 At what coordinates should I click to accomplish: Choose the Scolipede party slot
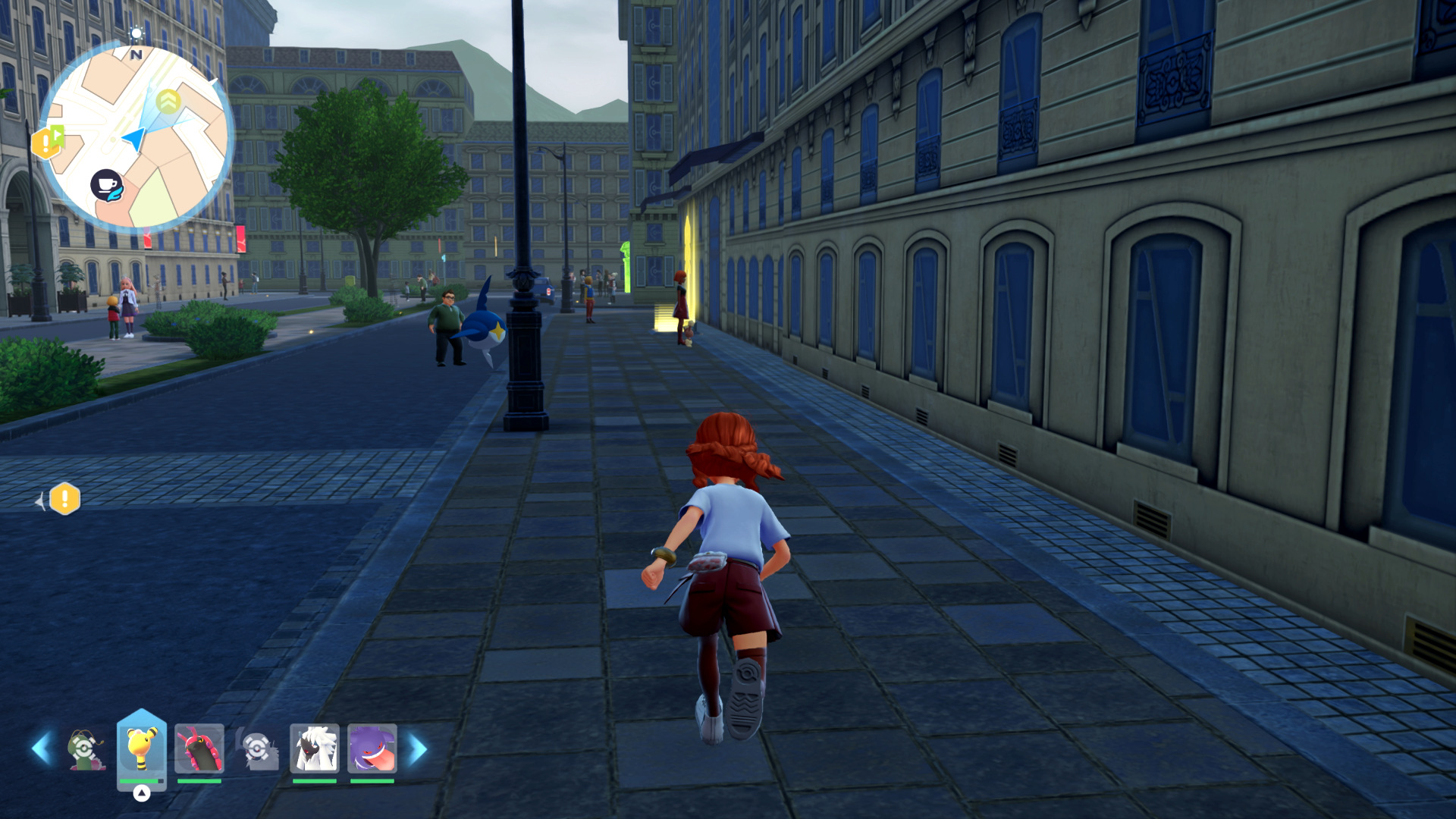[x=199, y=749]
